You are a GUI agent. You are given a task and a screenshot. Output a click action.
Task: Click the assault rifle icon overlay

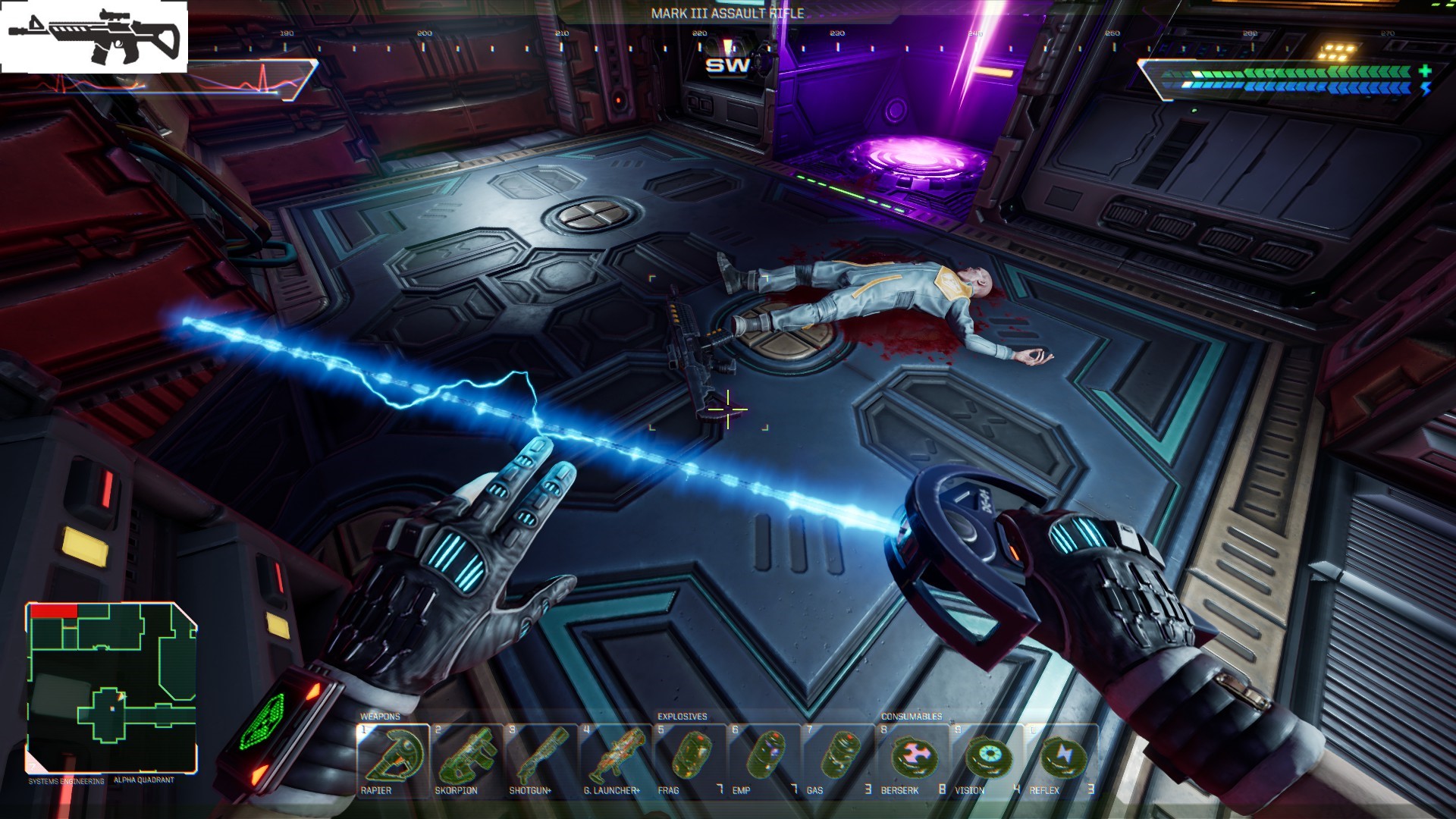click(94, 37)
